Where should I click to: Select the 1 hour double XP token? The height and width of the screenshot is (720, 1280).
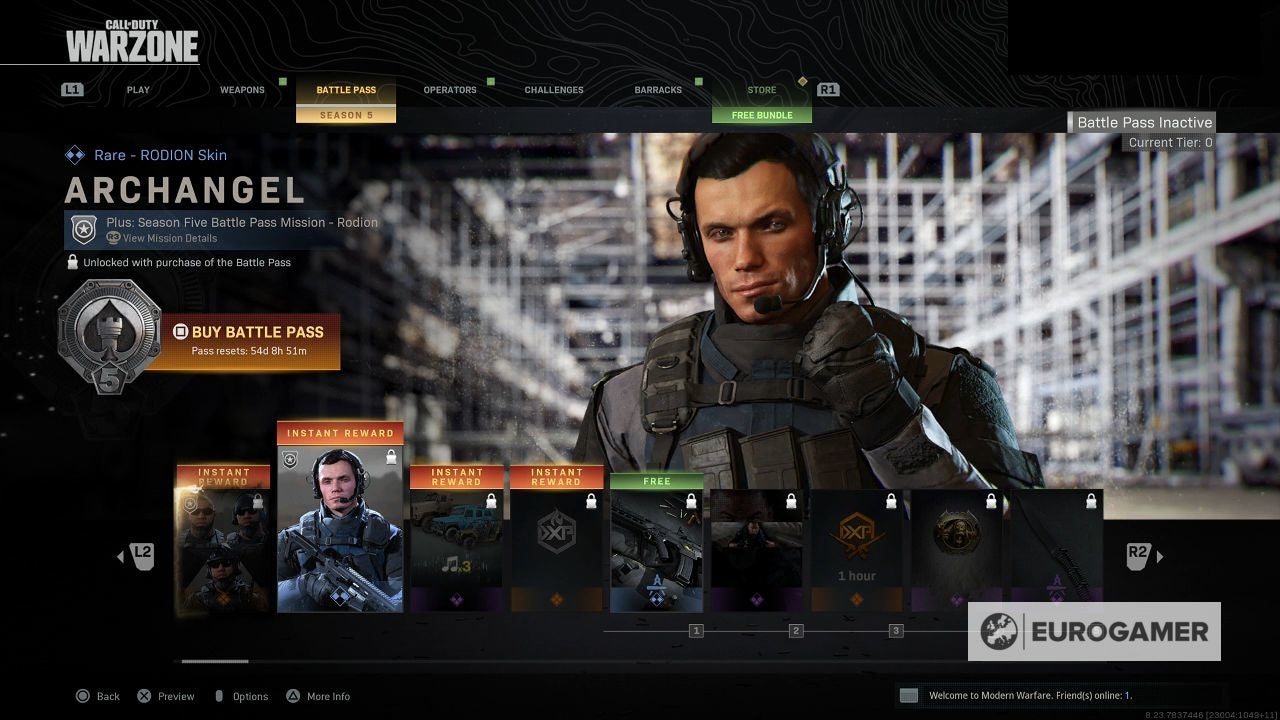coord(856,550)
